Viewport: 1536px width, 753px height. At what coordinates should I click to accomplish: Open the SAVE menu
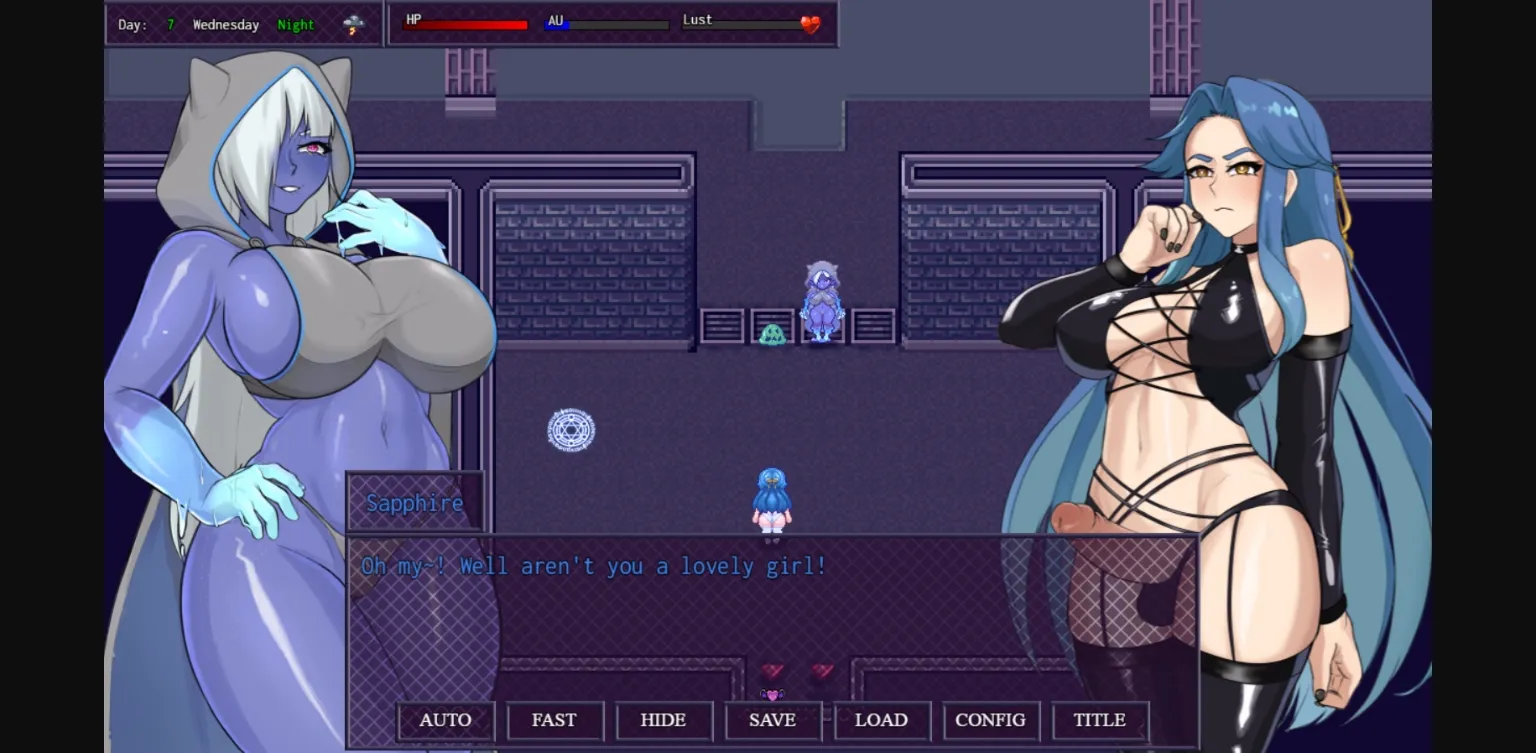772,720
